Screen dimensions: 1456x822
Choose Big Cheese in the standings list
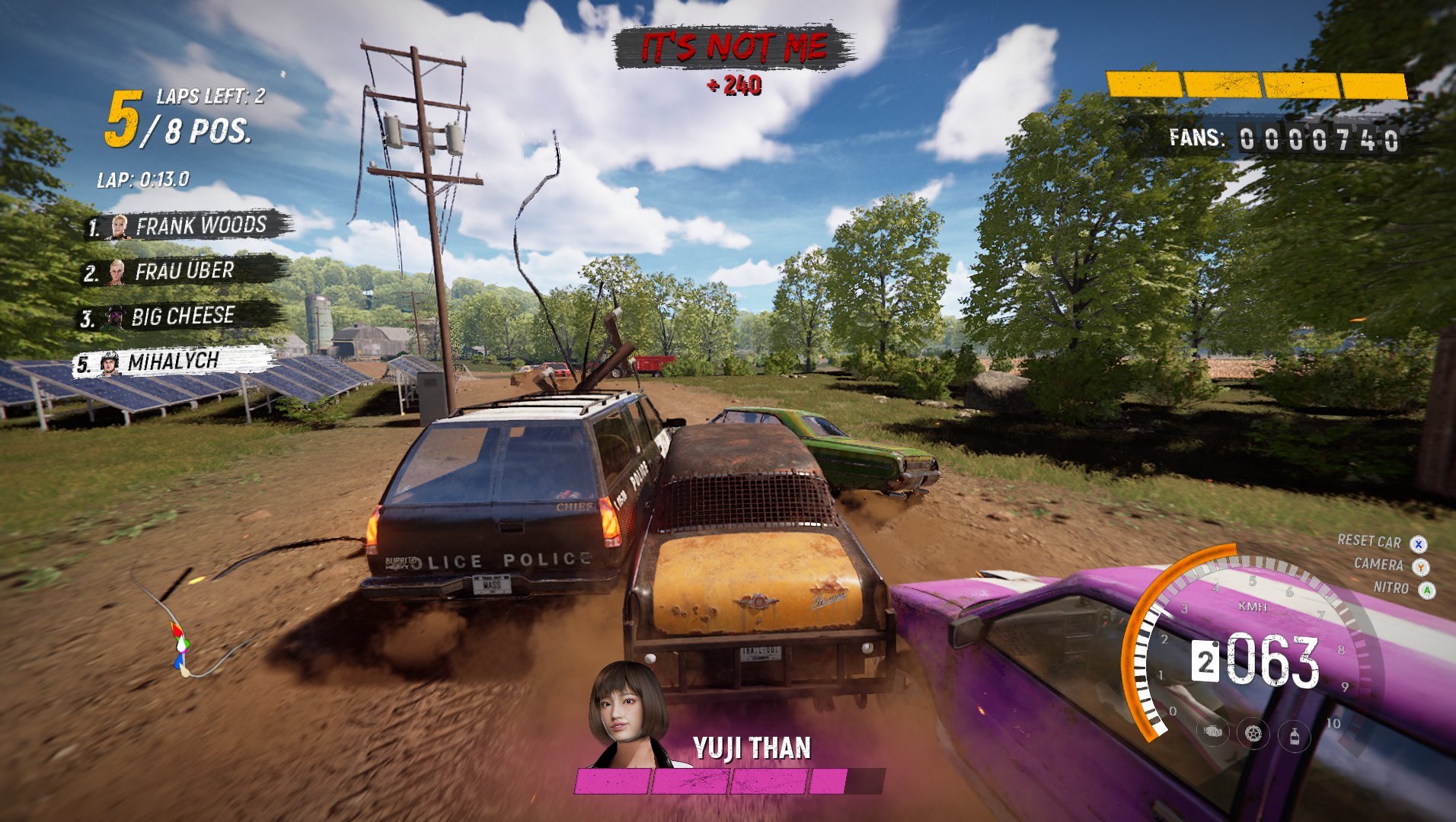coord(181,317)
